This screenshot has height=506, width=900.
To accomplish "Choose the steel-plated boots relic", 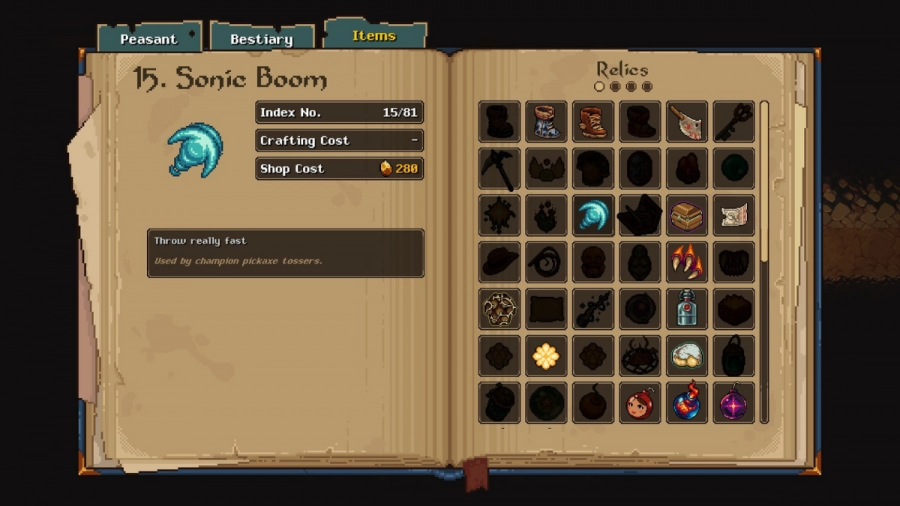I will 546,122.
